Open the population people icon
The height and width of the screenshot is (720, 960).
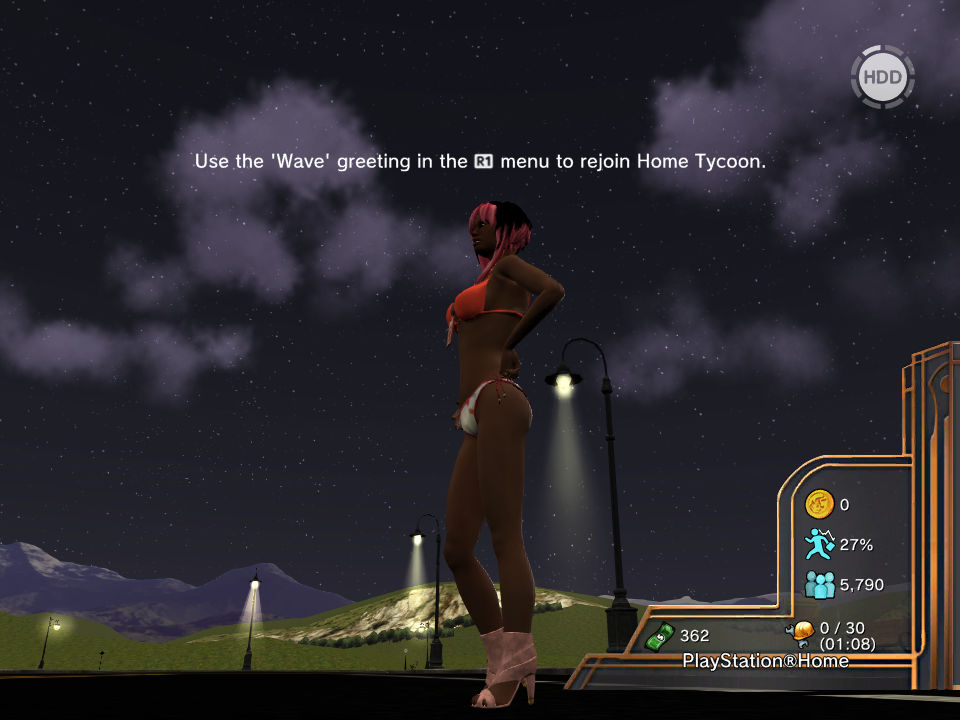click(x=819, y=584)
